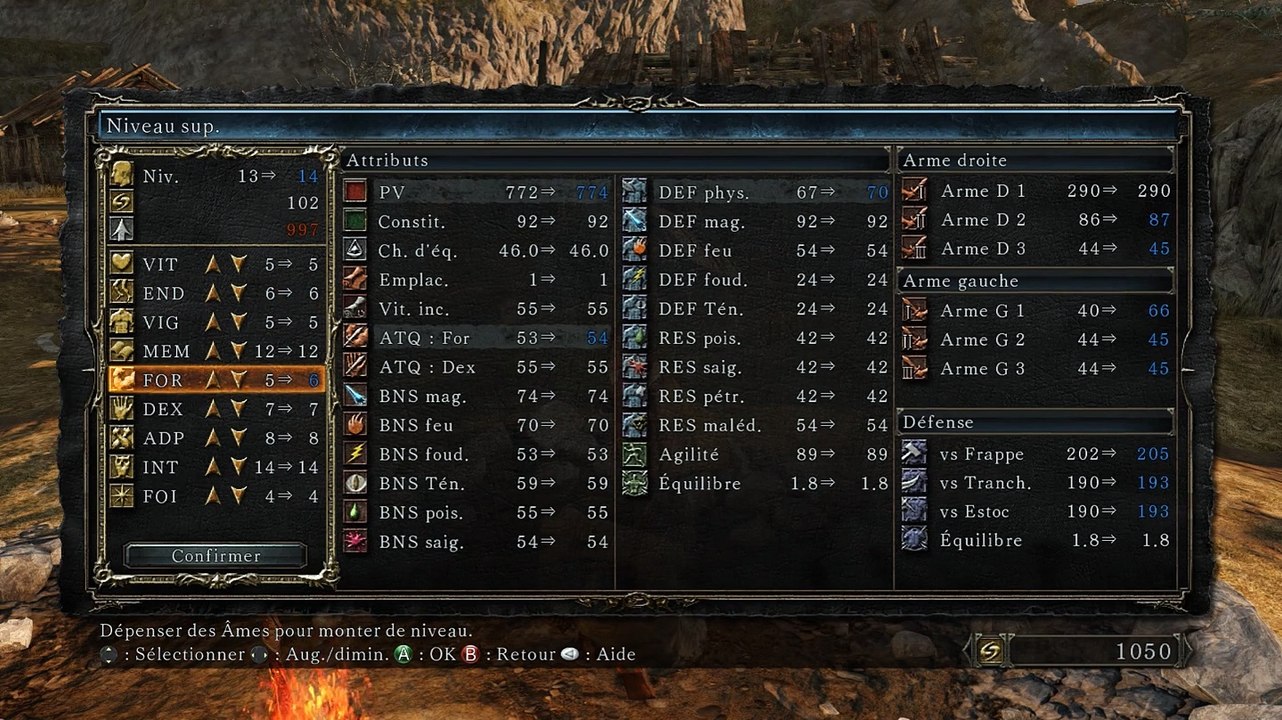Increase FOR with its up arrow
The height and width of the screenshot is (720, 1282).
[x=213, y=380]
